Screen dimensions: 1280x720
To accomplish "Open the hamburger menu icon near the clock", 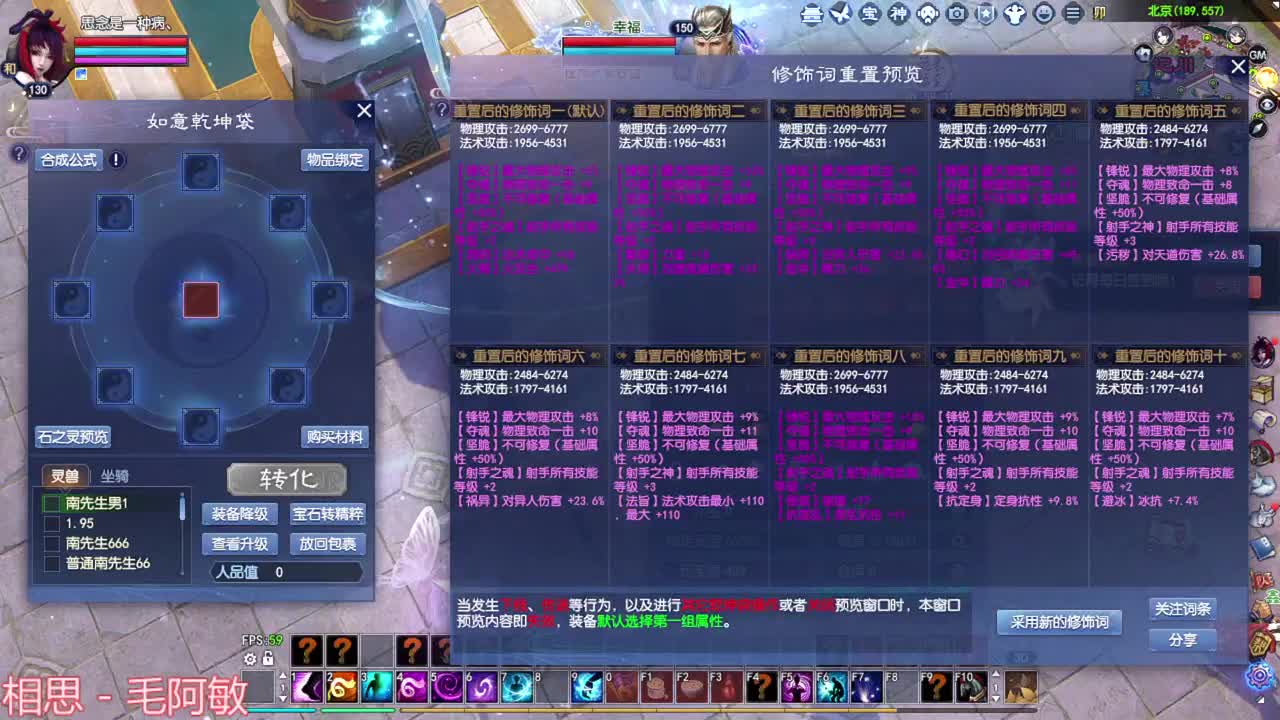I will (x=1073, y=14).
